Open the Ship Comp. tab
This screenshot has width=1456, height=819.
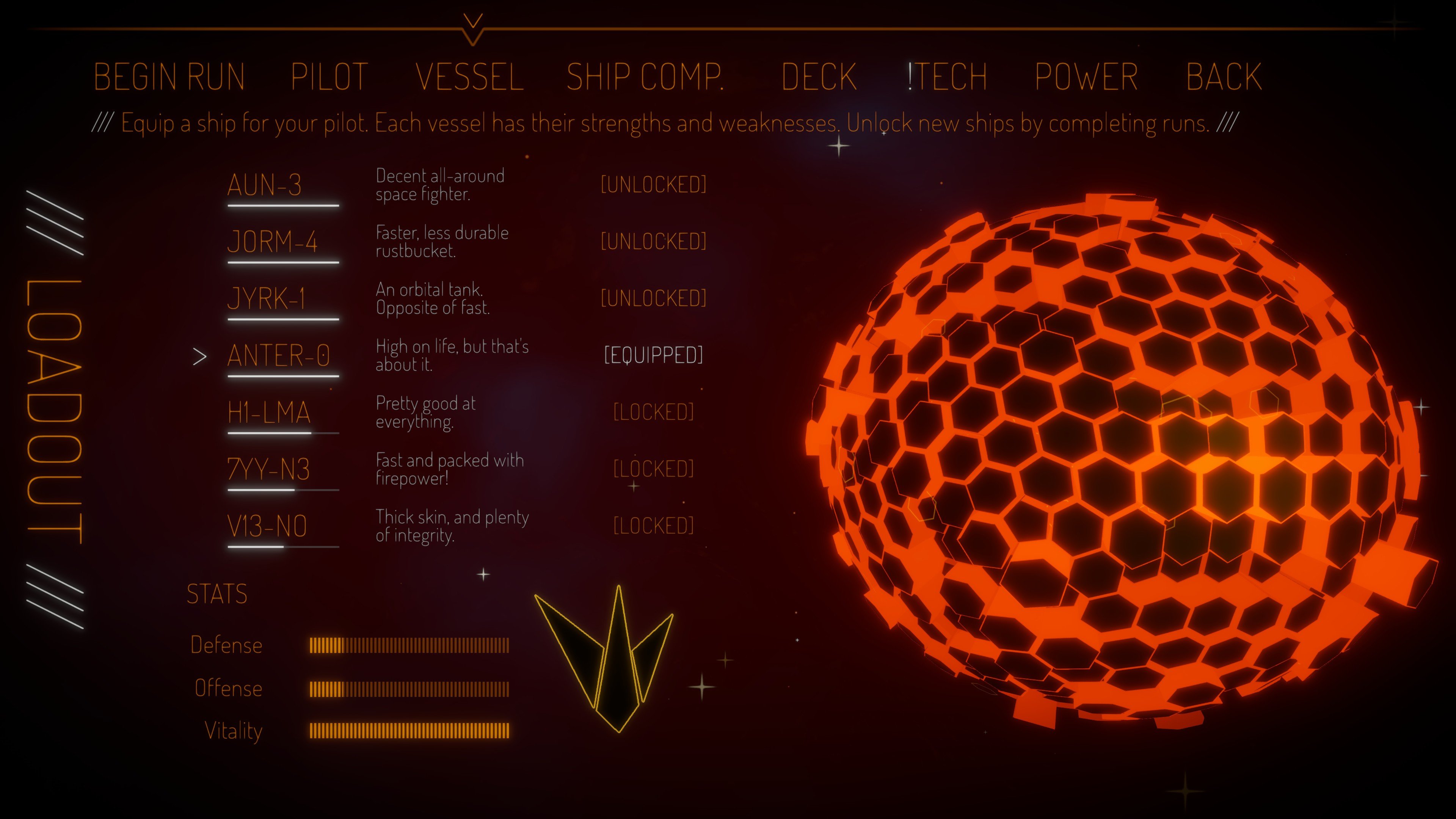coord(645,77)
